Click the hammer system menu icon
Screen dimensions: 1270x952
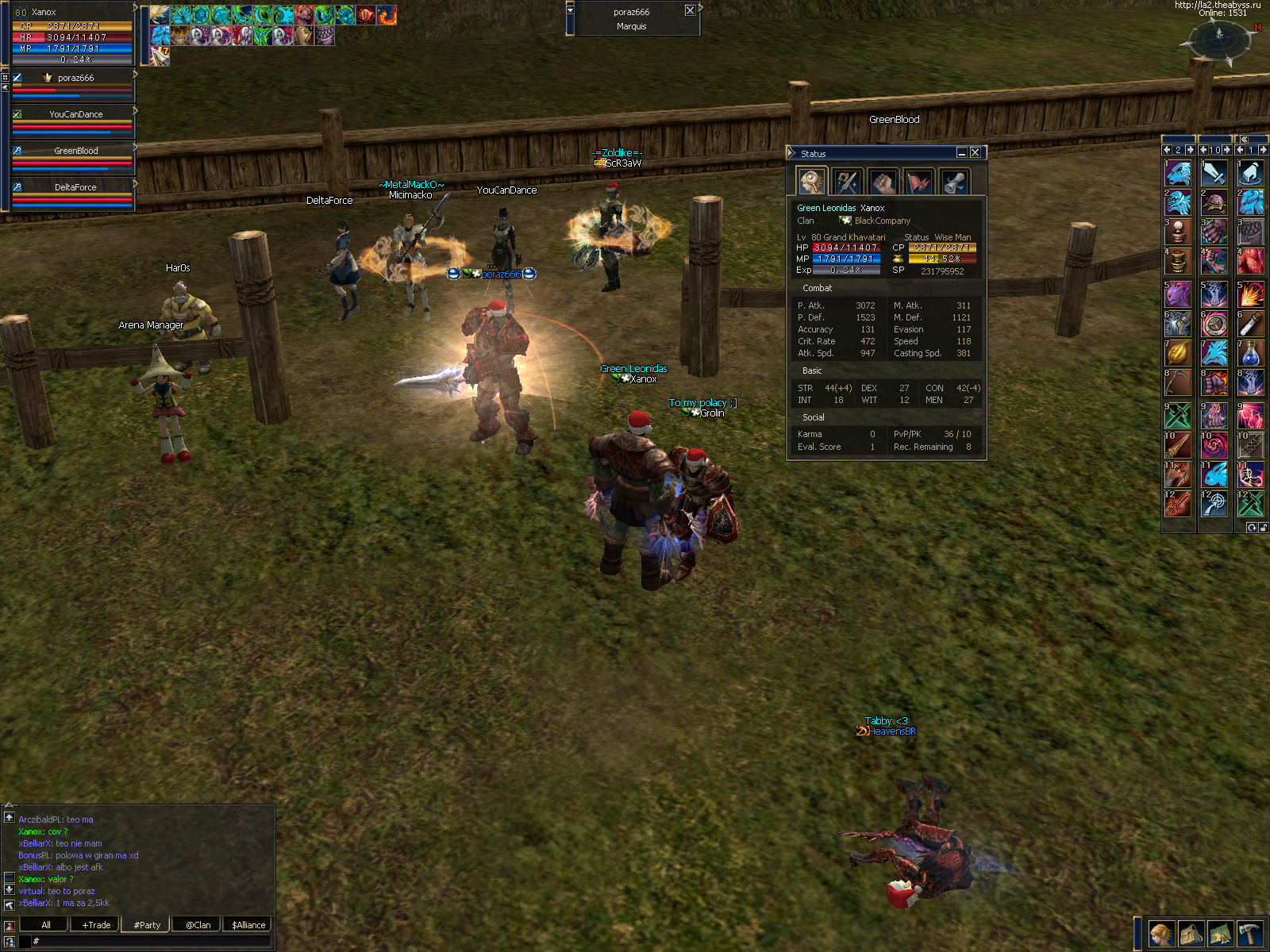(x=1250, y=934)
